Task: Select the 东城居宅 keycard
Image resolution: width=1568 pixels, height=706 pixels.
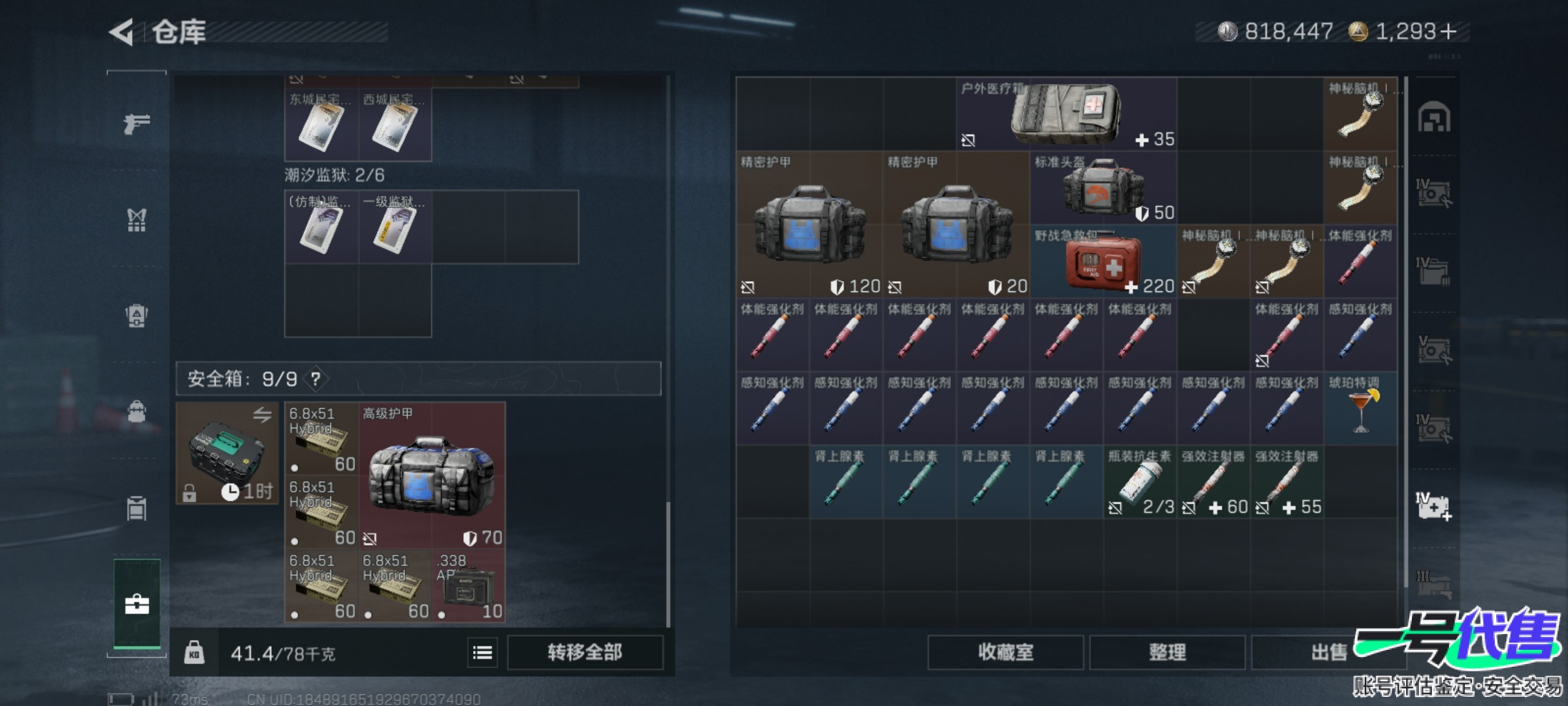Action: click(321, 124)
